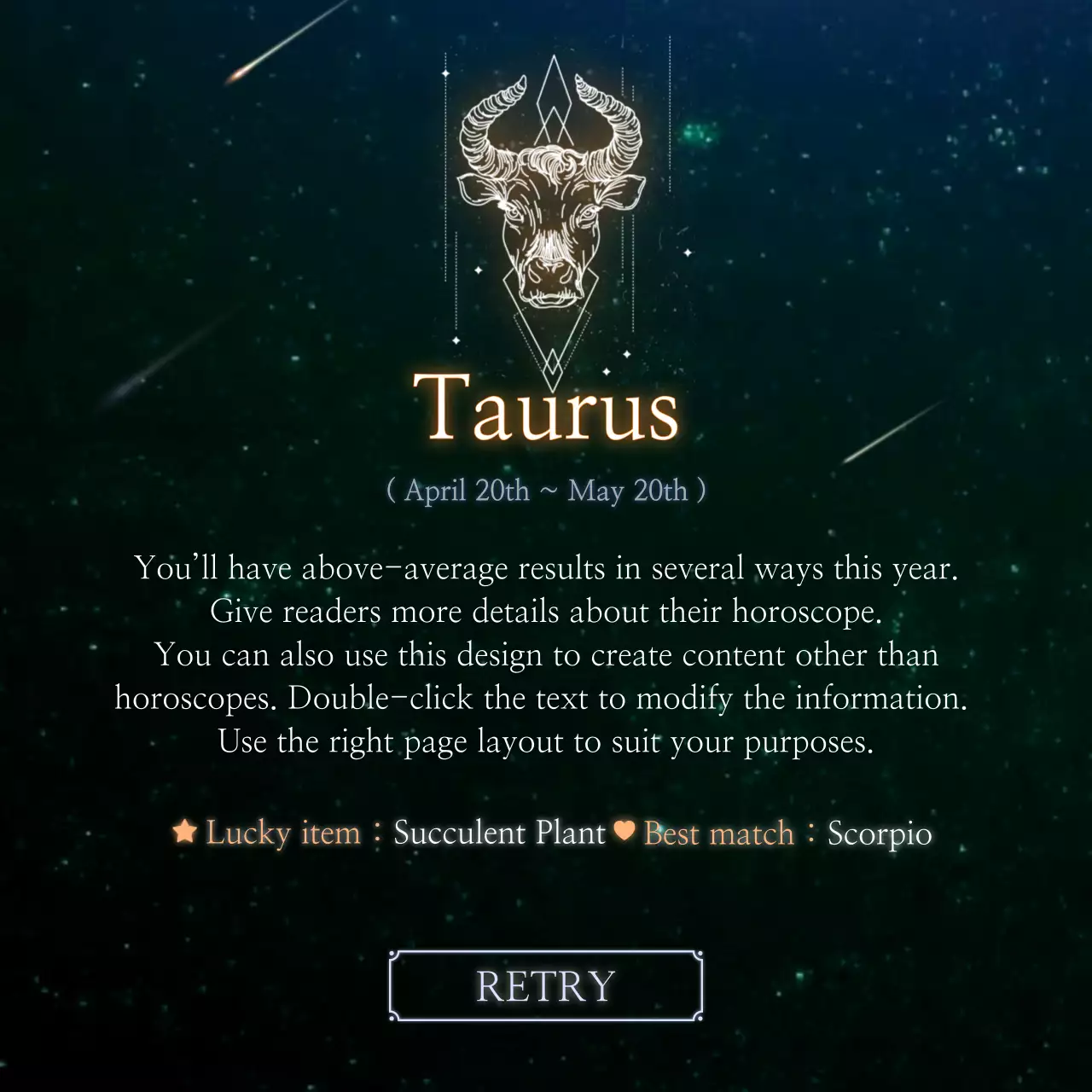Select the date range April 20th to May 20th
1092x1092 pixels.
click(546, 491)
